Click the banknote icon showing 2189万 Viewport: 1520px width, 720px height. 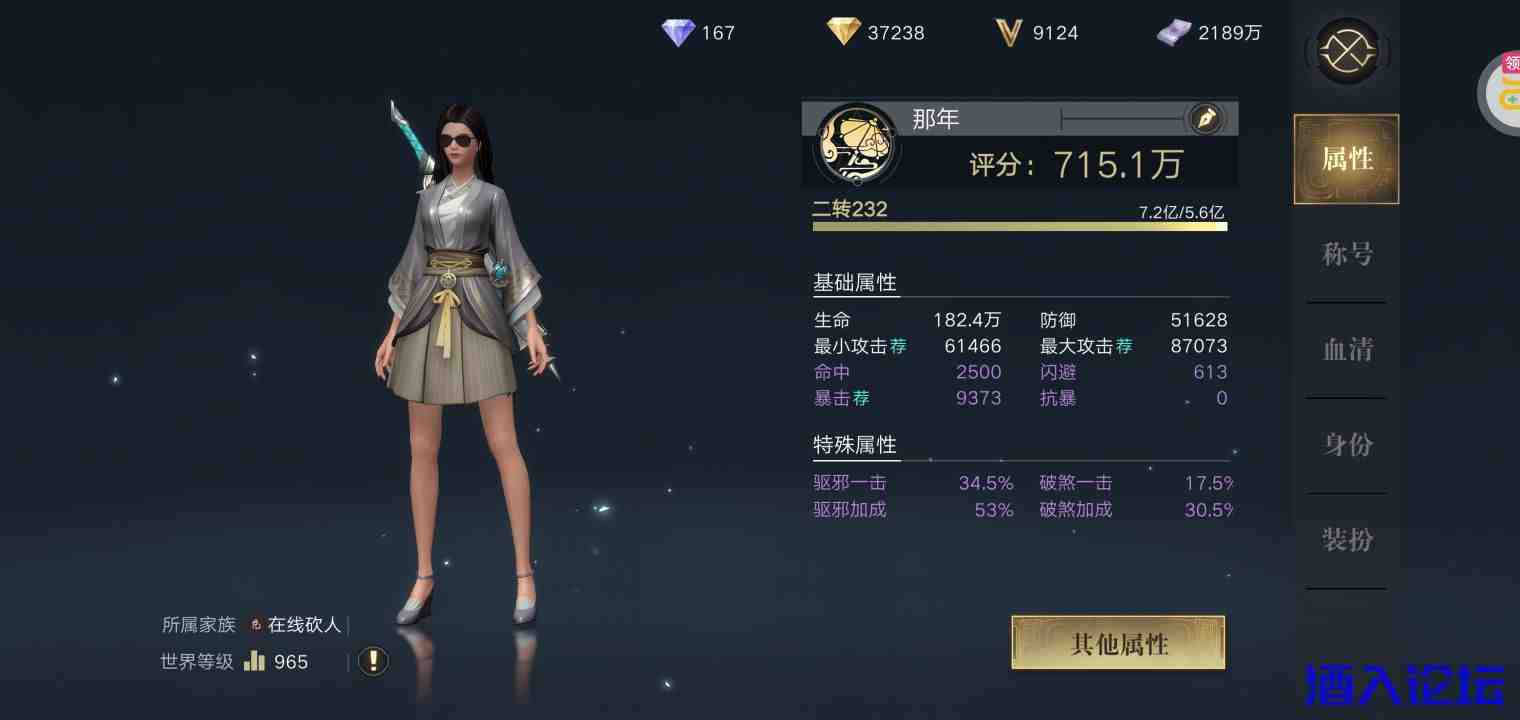[x=1175, y=32]
